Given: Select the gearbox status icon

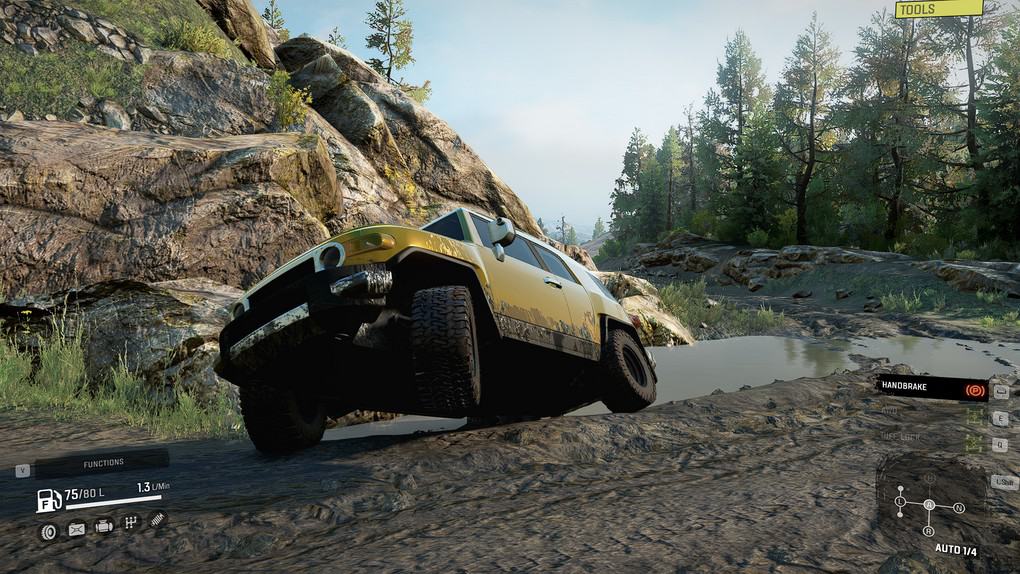Looking at the screenshot, I should [130, 522].
